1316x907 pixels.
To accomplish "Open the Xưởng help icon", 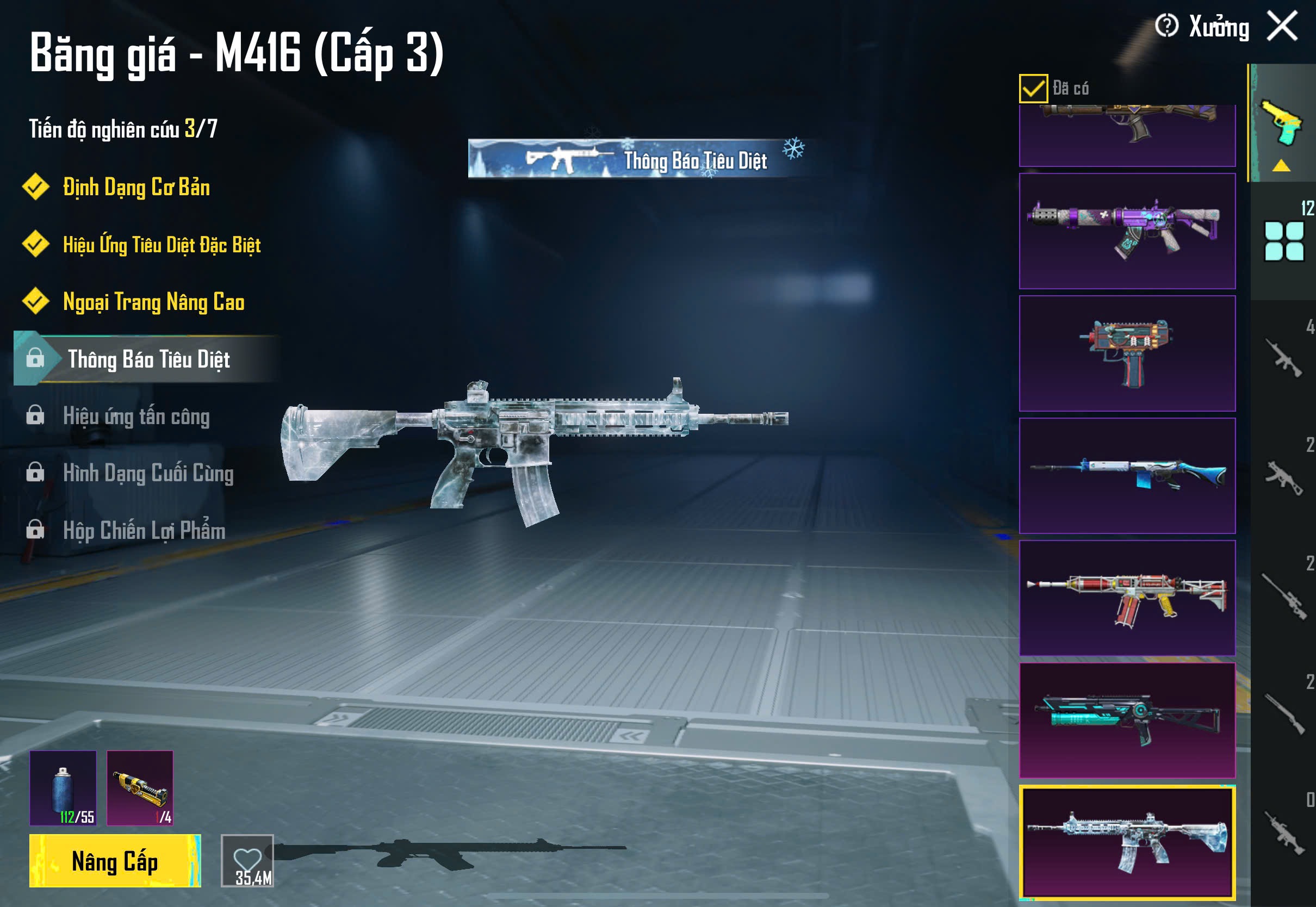I will 1166,26.
